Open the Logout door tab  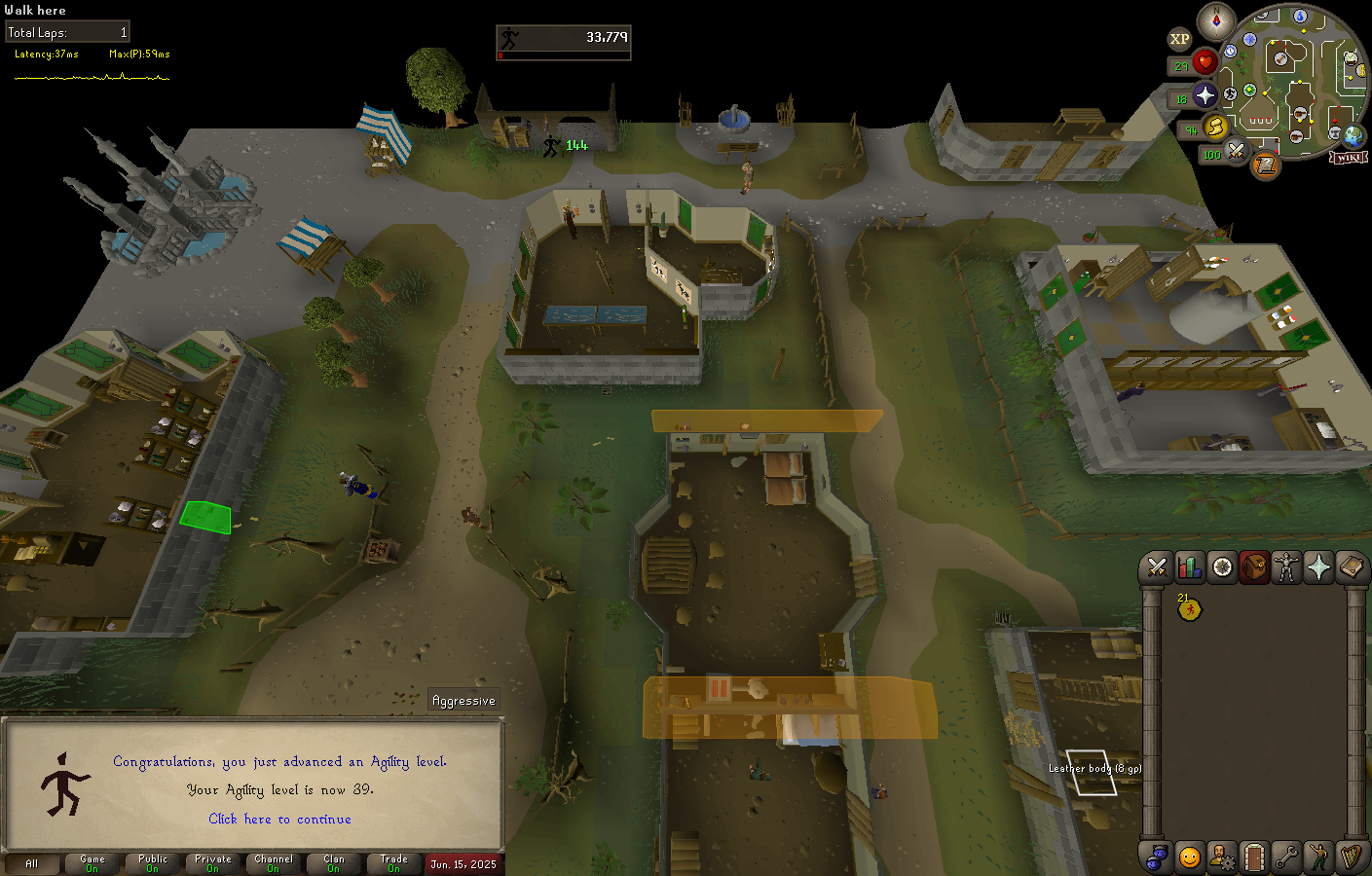[x=1254, y=857]
